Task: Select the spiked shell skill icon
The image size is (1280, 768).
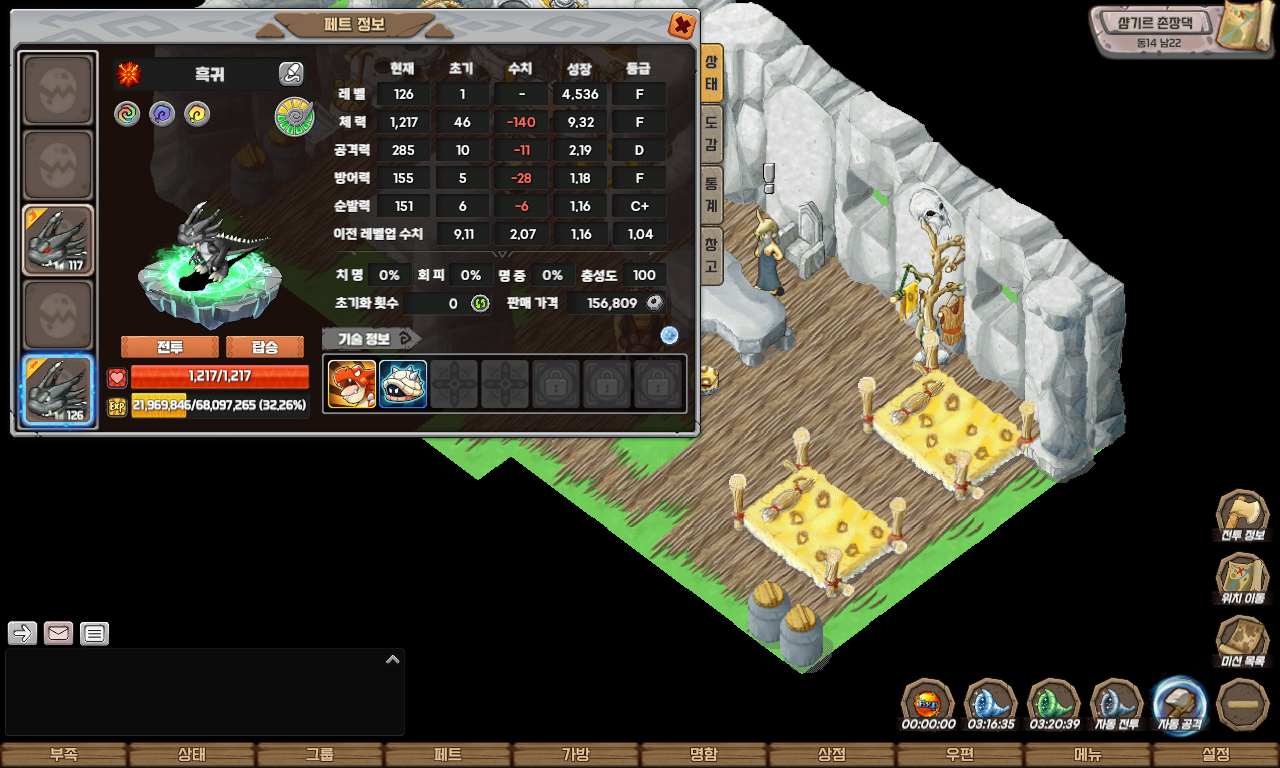Action: 403,384
